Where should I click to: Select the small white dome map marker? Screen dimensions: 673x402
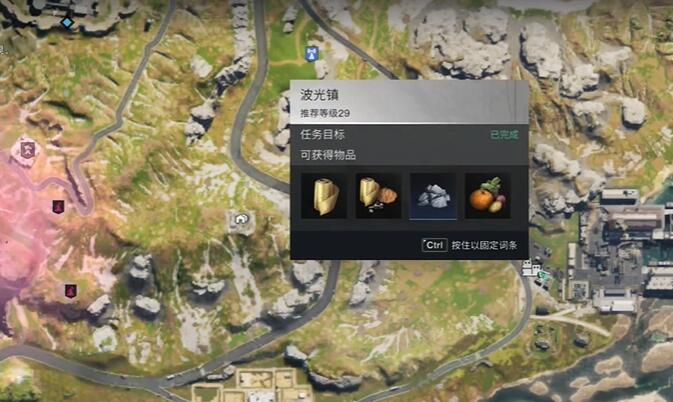240,217
